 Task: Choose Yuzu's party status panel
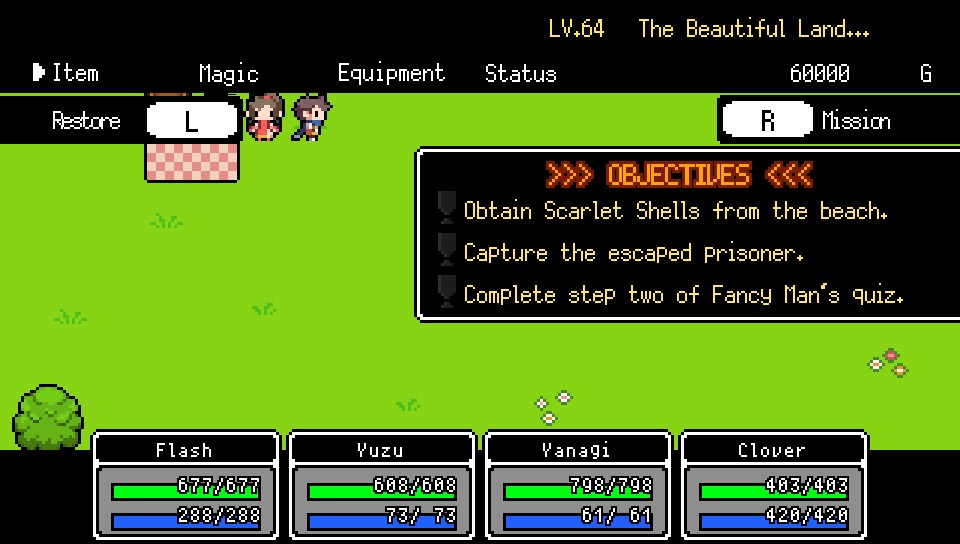pyautogui.click(x=381, y=487)
